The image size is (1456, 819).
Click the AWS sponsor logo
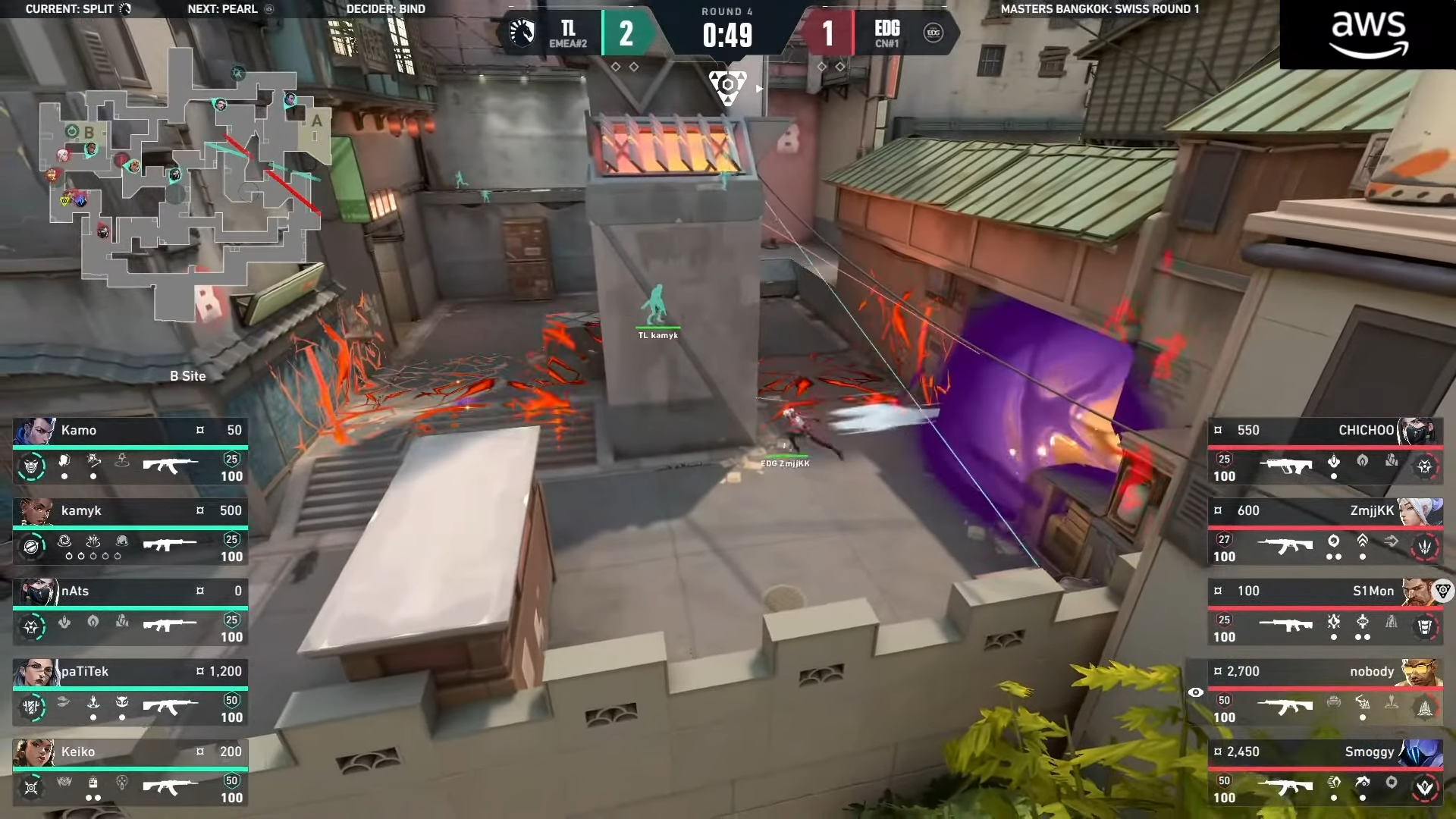[1369, 34]
